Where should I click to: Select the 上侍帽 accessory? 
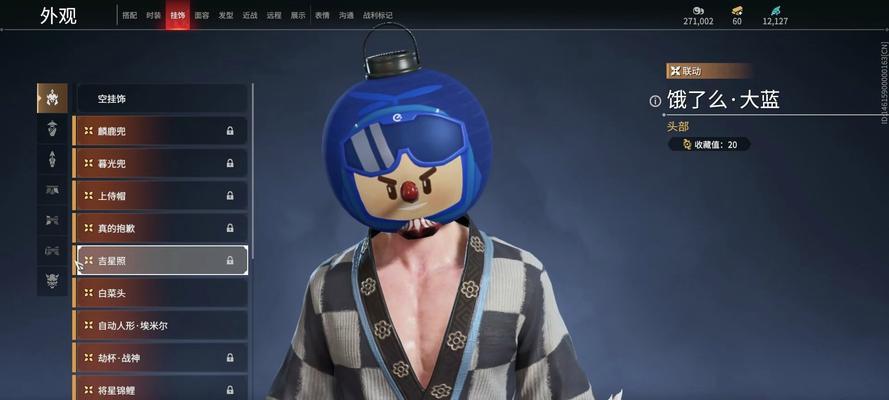pos(162,196)
